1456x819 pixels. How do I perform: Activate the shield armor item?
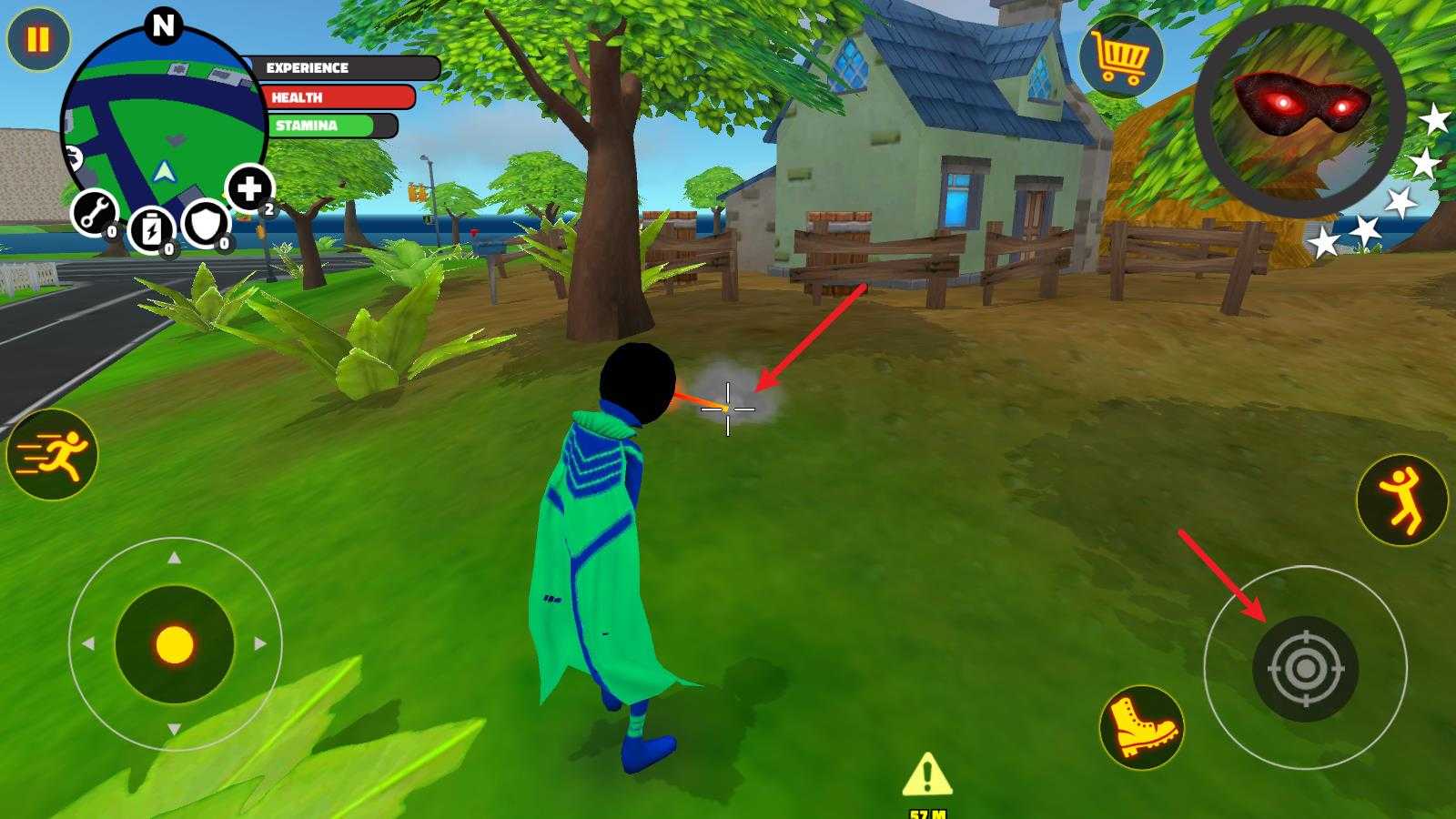(x=206, y=224)
